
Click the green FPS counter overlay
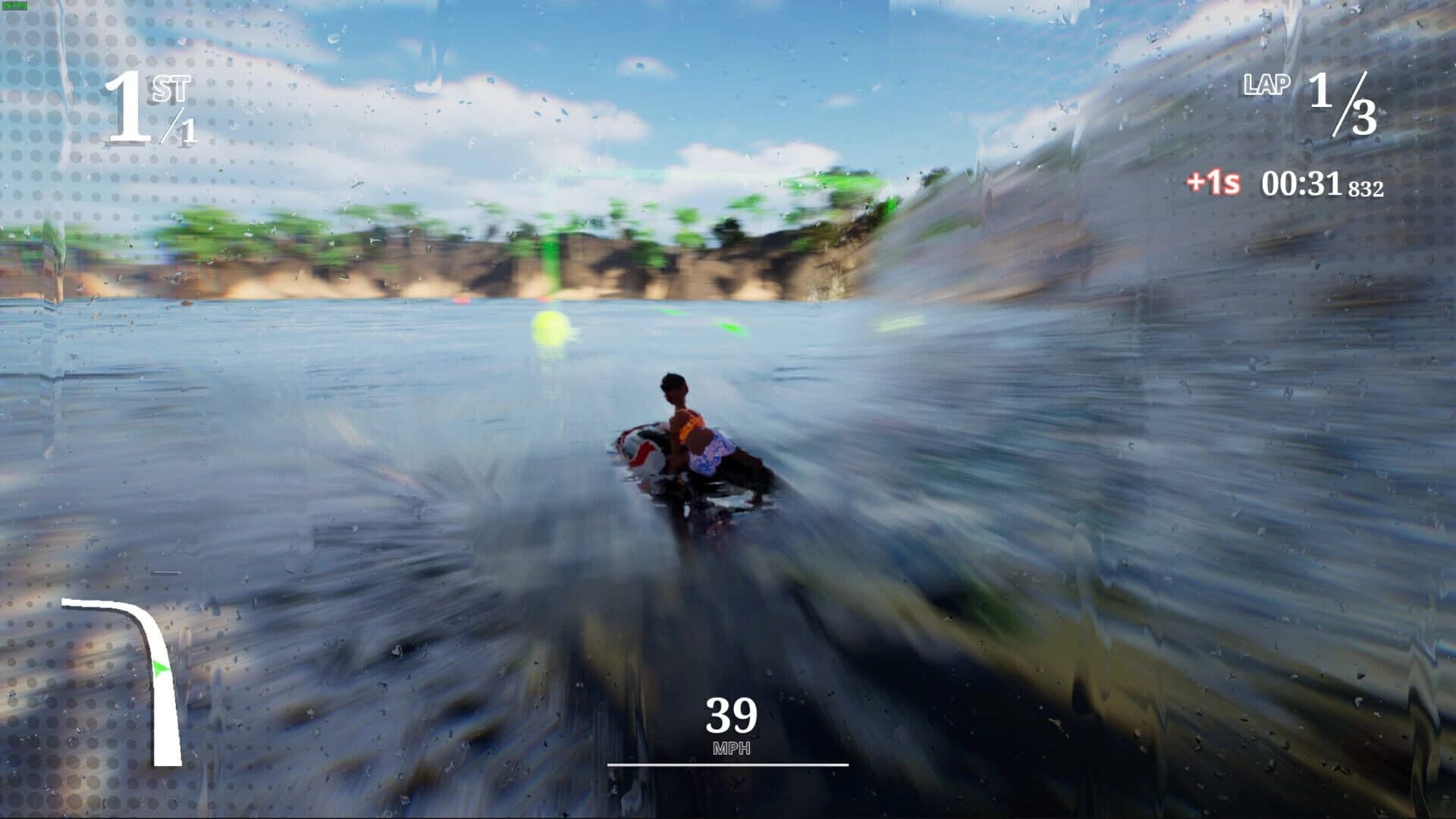click(14, 5)
